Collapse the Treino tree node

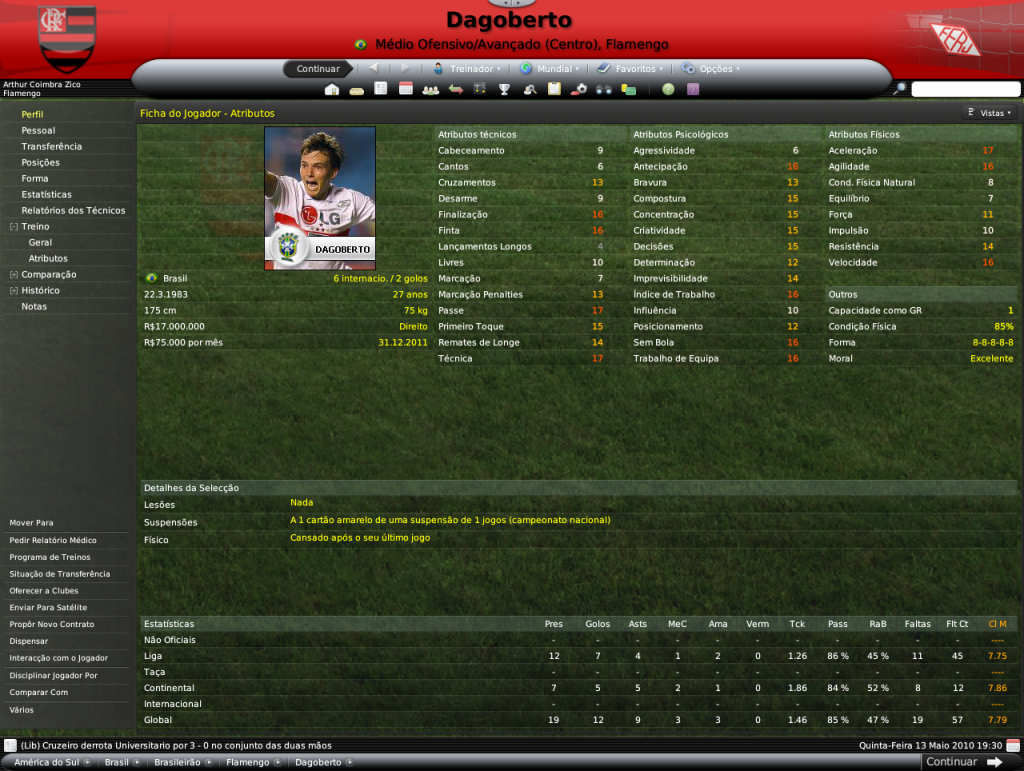pyautogui.click(x=13, y=227)
